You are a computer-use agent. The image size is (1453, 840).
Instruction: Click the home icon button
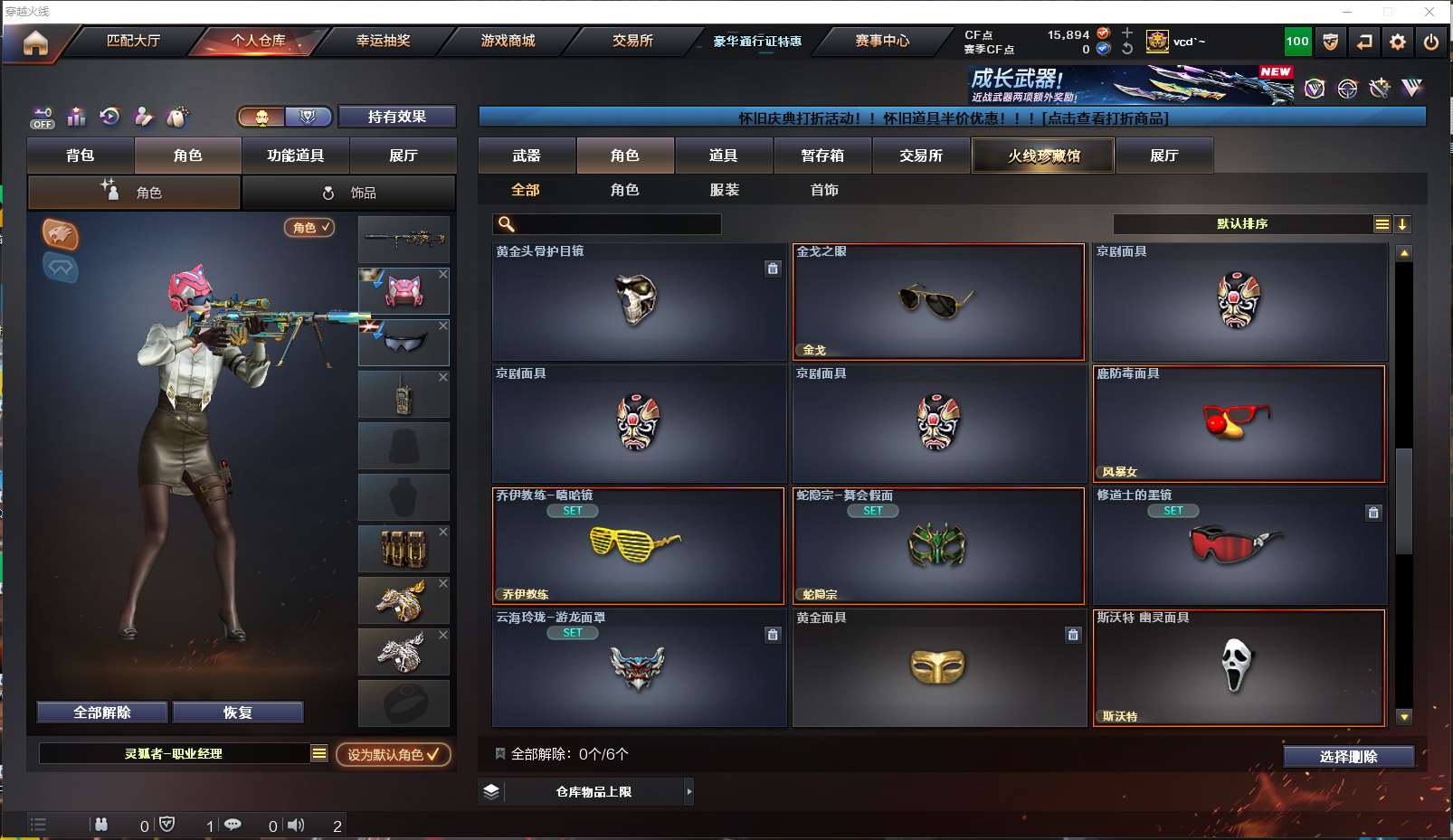35,42
